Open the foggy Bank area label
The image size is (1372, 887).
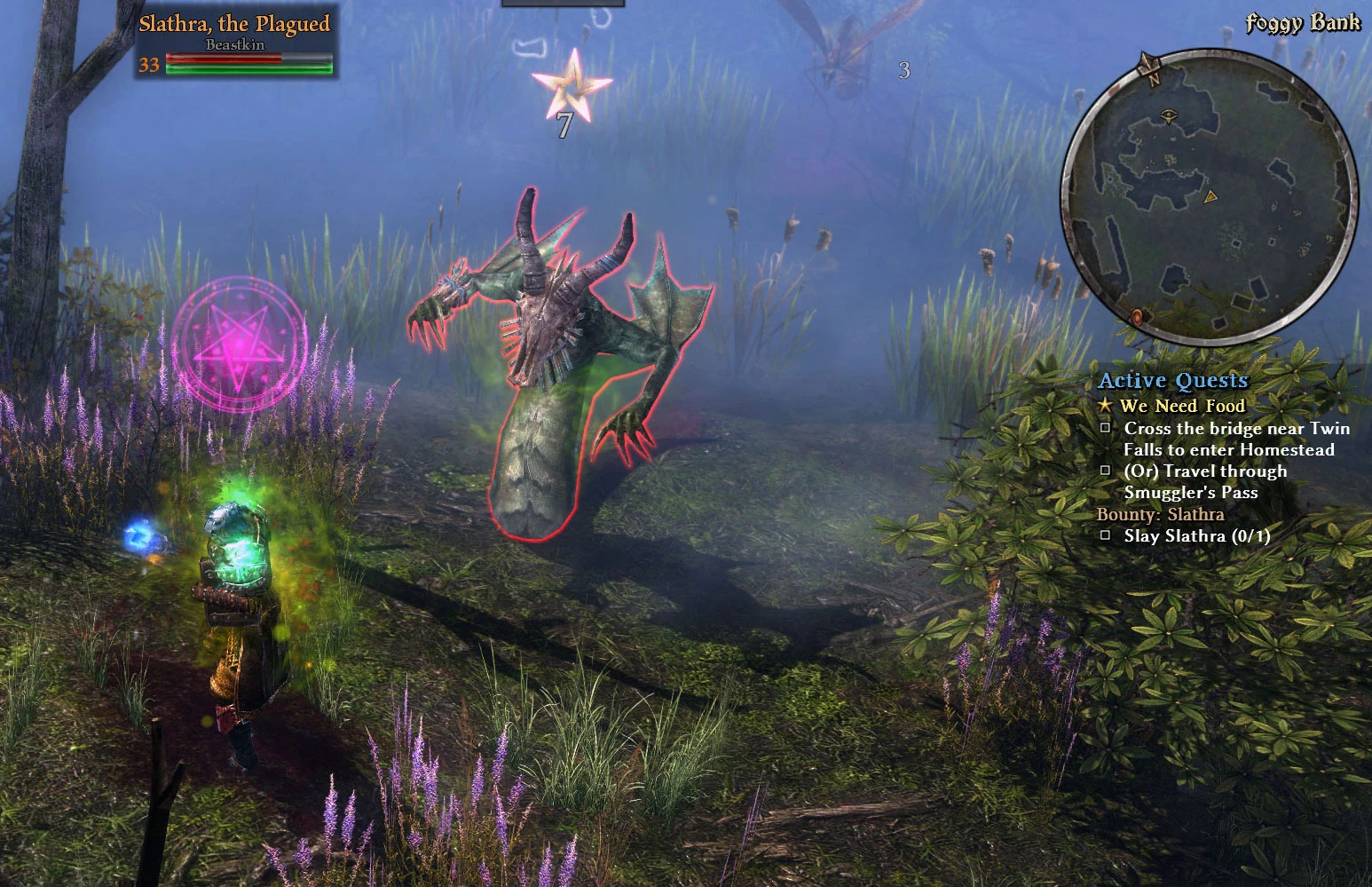(1301, 23)
